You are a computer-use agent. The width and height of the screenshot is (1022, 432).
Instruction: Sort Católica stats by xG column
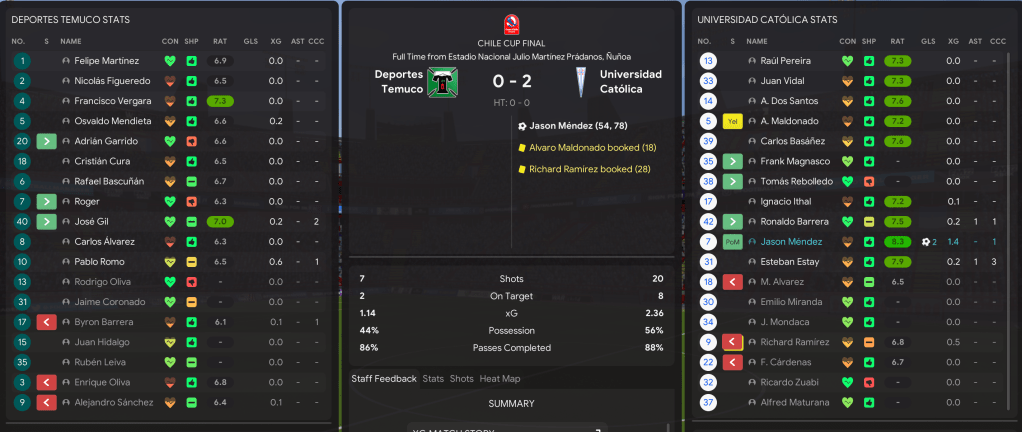point(953,41)
